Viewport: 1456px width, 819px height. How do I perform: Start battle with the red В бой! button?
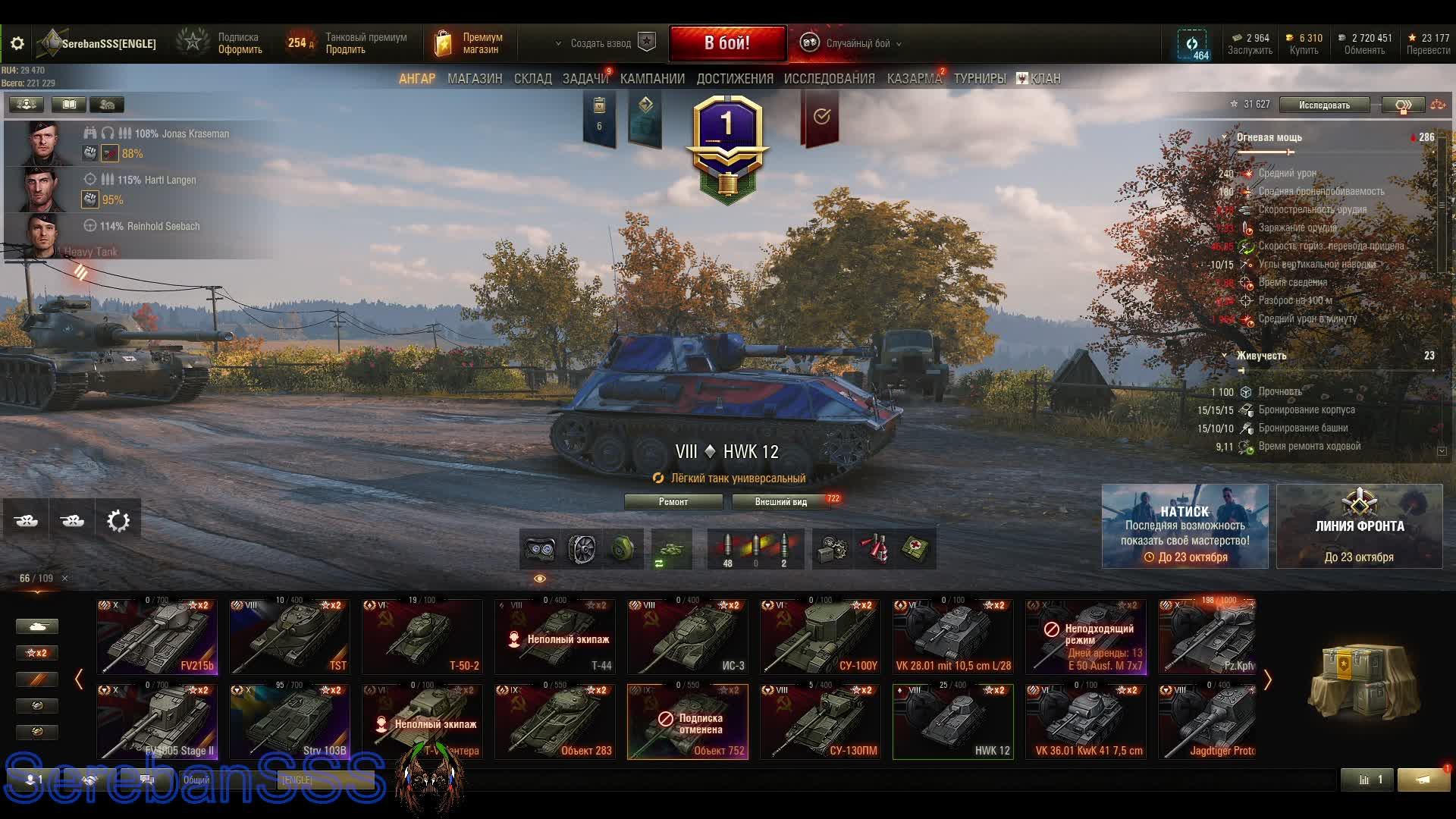click(x=727, y=43)
